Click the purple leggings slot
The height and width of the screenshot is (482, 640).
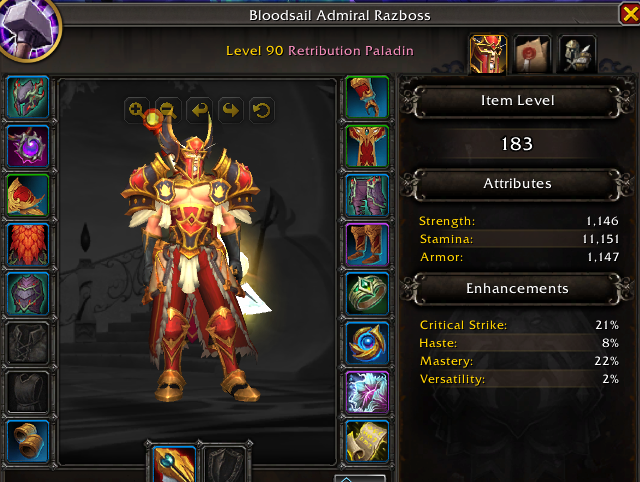pos(367,195)
